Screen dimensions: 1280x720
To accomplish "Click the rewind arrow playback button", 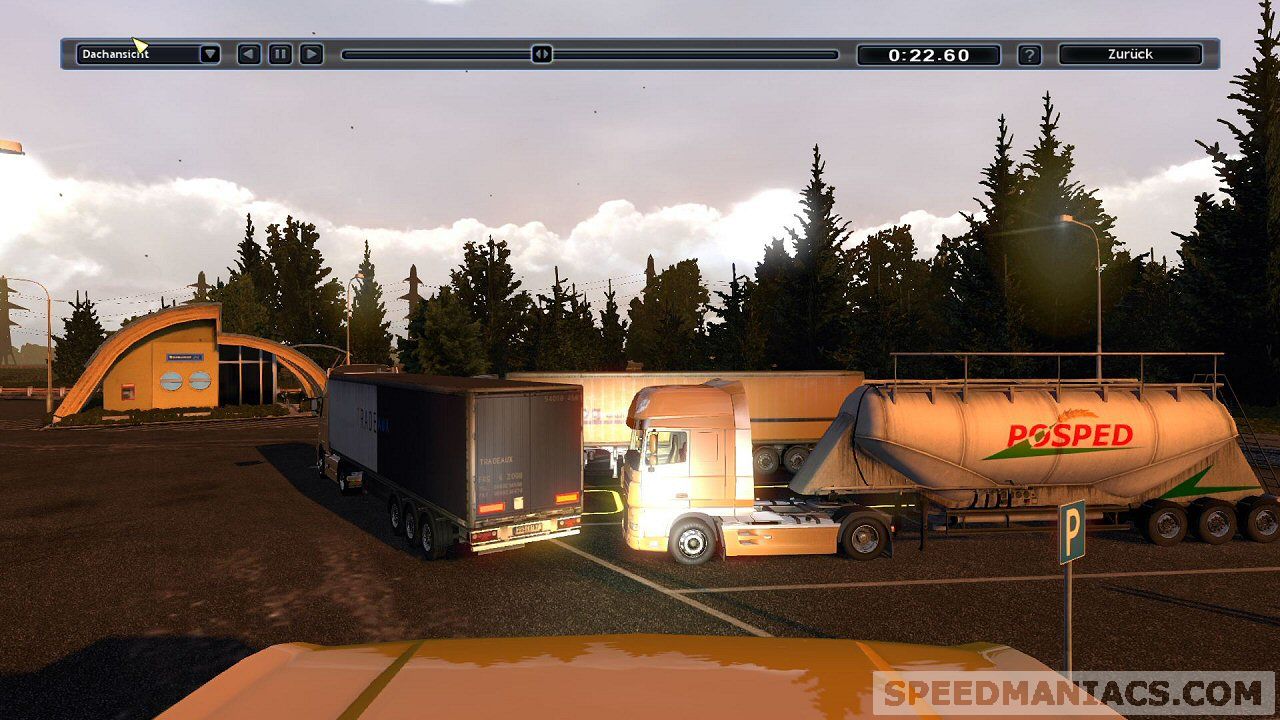I will 249,54.
